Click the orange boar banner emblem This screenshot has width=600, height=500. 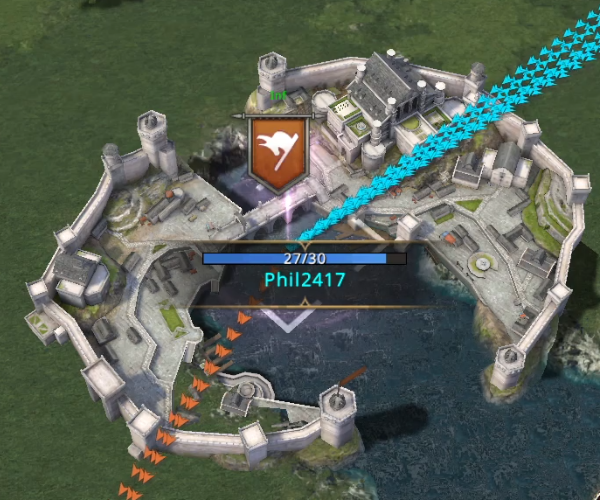point(277,151)
